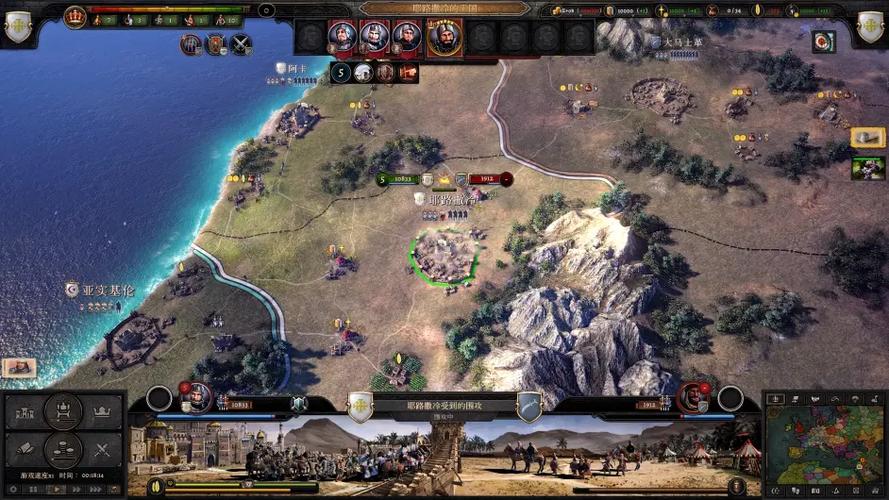Open the throne court menu
This screenshot has width=889, height=500.
(x=63, y=410)
